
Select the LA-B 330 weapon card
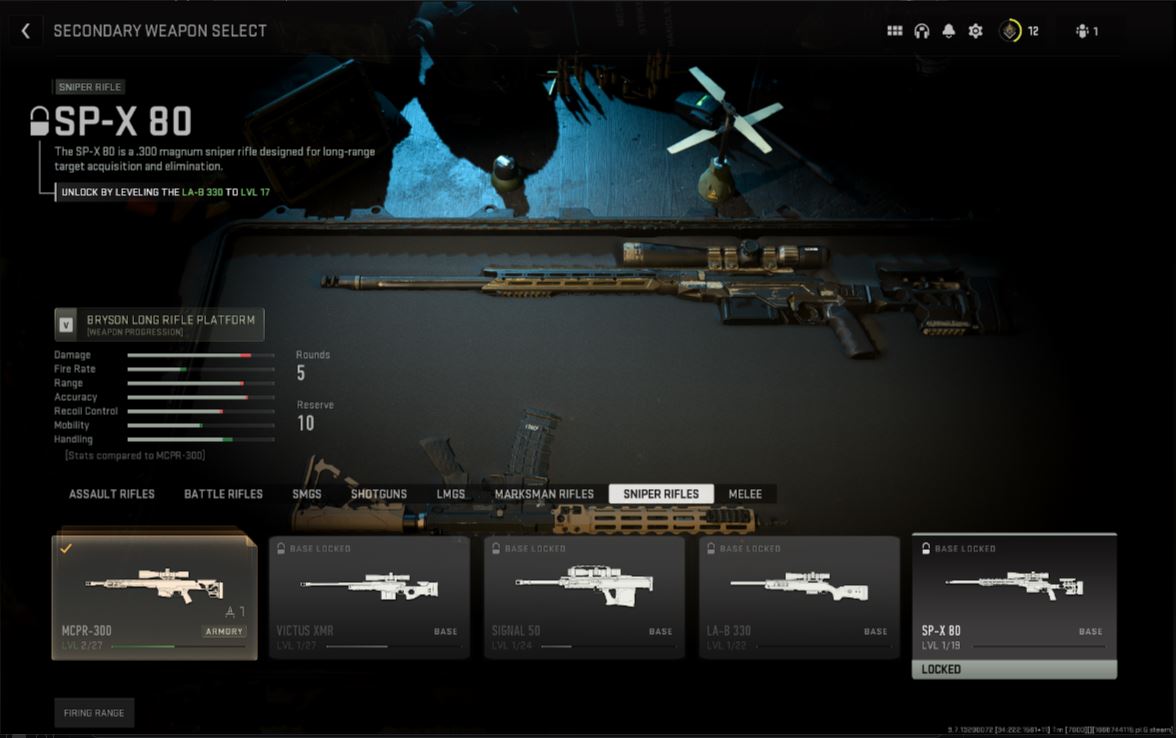[799, 597]
